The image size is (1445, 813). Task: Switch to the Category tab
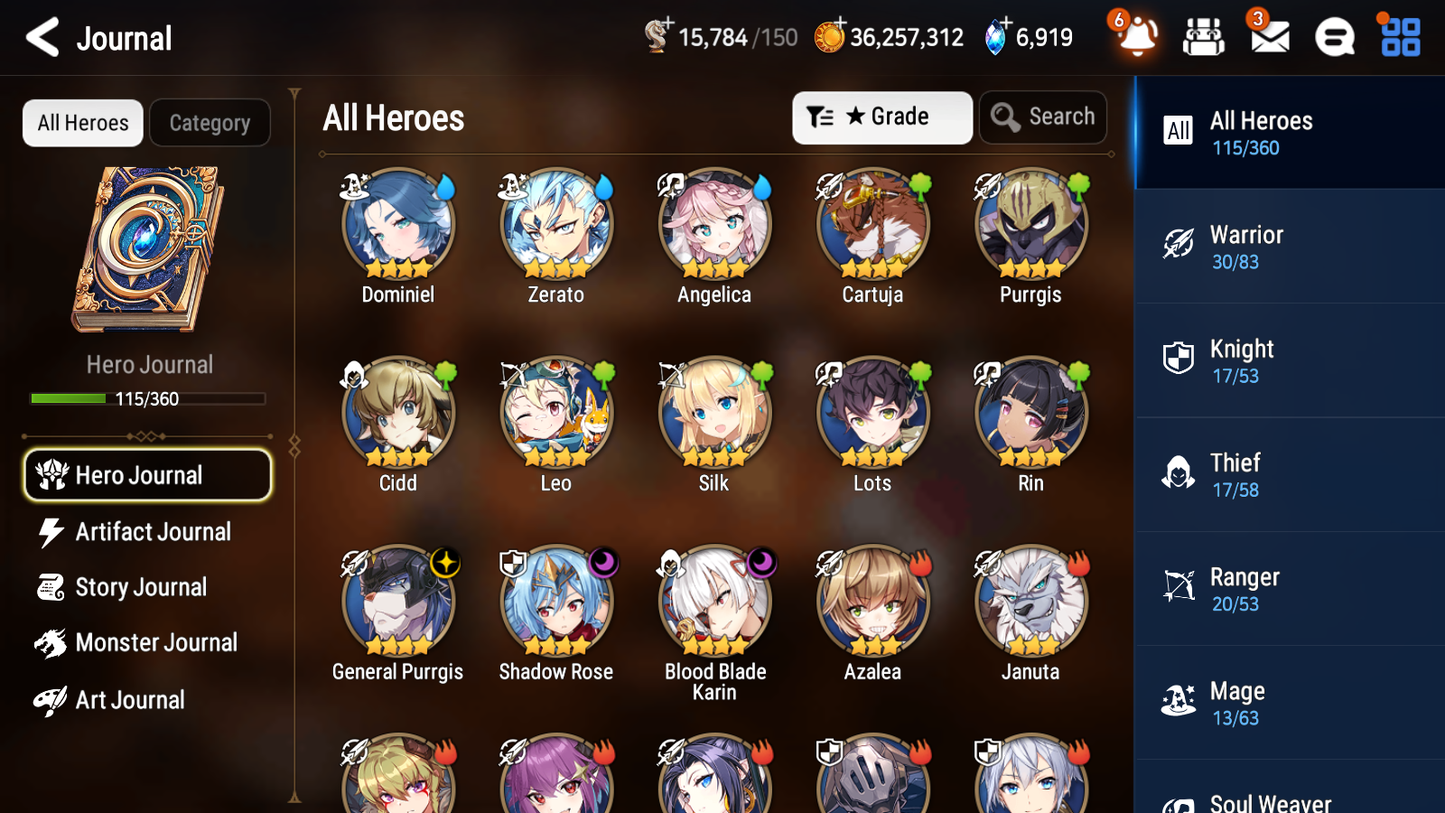[209, 122]
